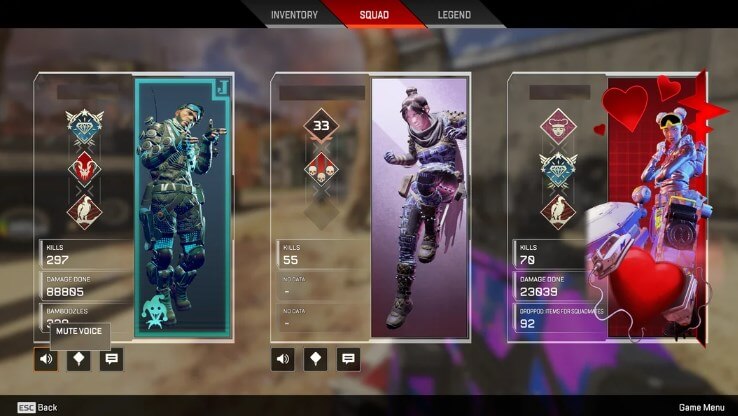Toggle the ping mute button under Wraith's card
The image size is (738, 416).
pyautogui.click(x=316, y=360)
